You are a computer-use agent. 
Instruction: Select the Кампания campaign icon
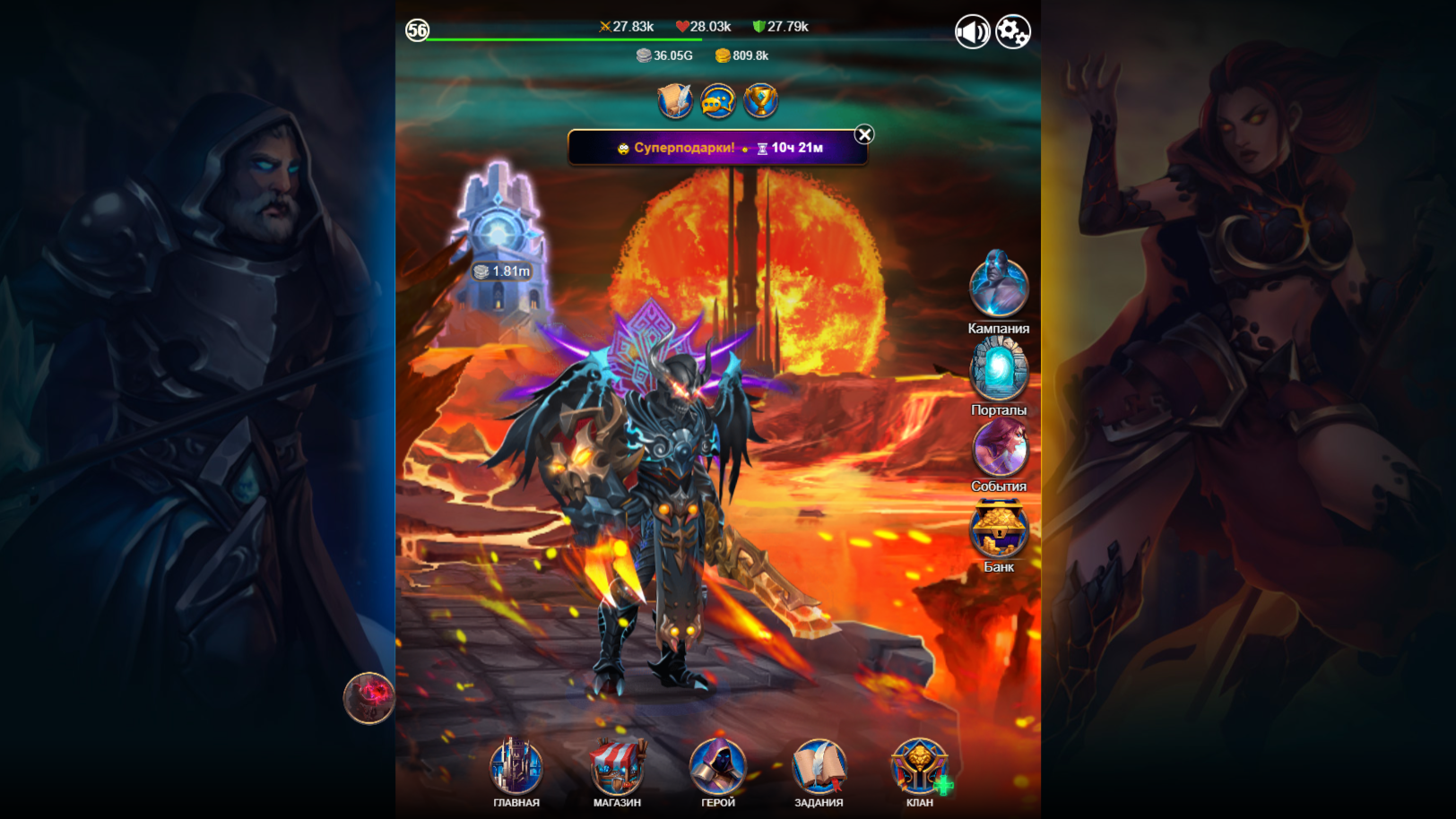pyautogui.click(x=998, y=287)
